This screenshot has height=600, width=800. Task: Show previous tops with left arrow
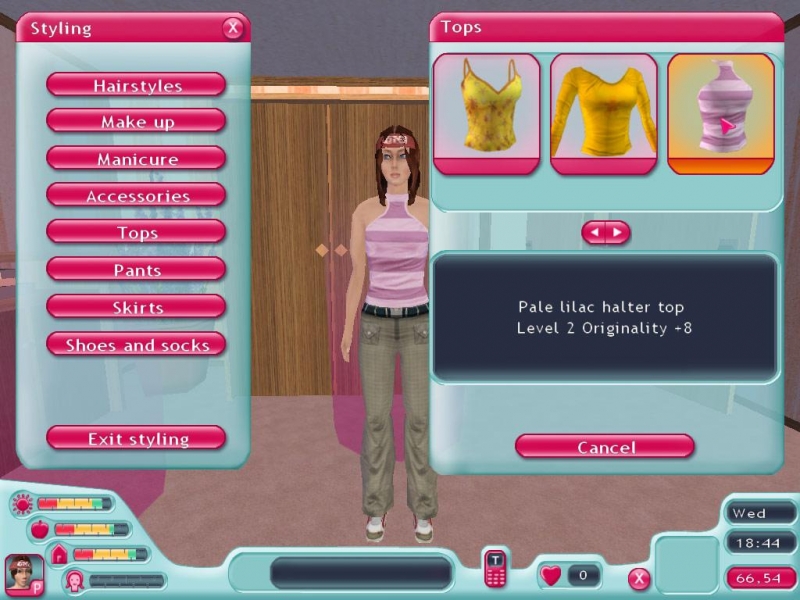point(594,233)
